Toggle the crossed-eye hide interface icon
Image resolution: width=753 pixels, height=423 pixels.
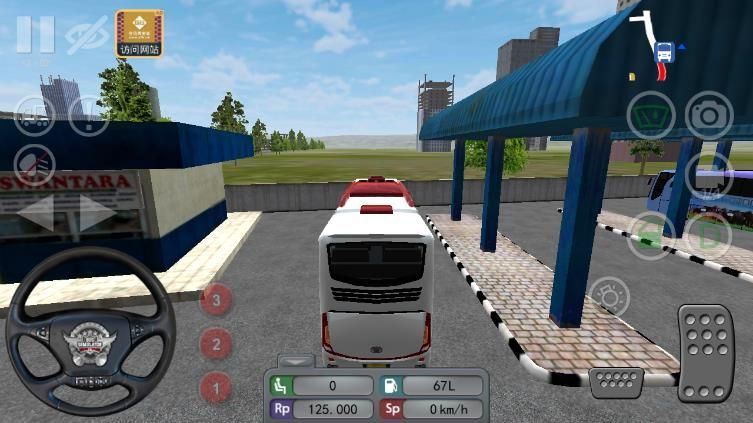[x=87, y=35]
